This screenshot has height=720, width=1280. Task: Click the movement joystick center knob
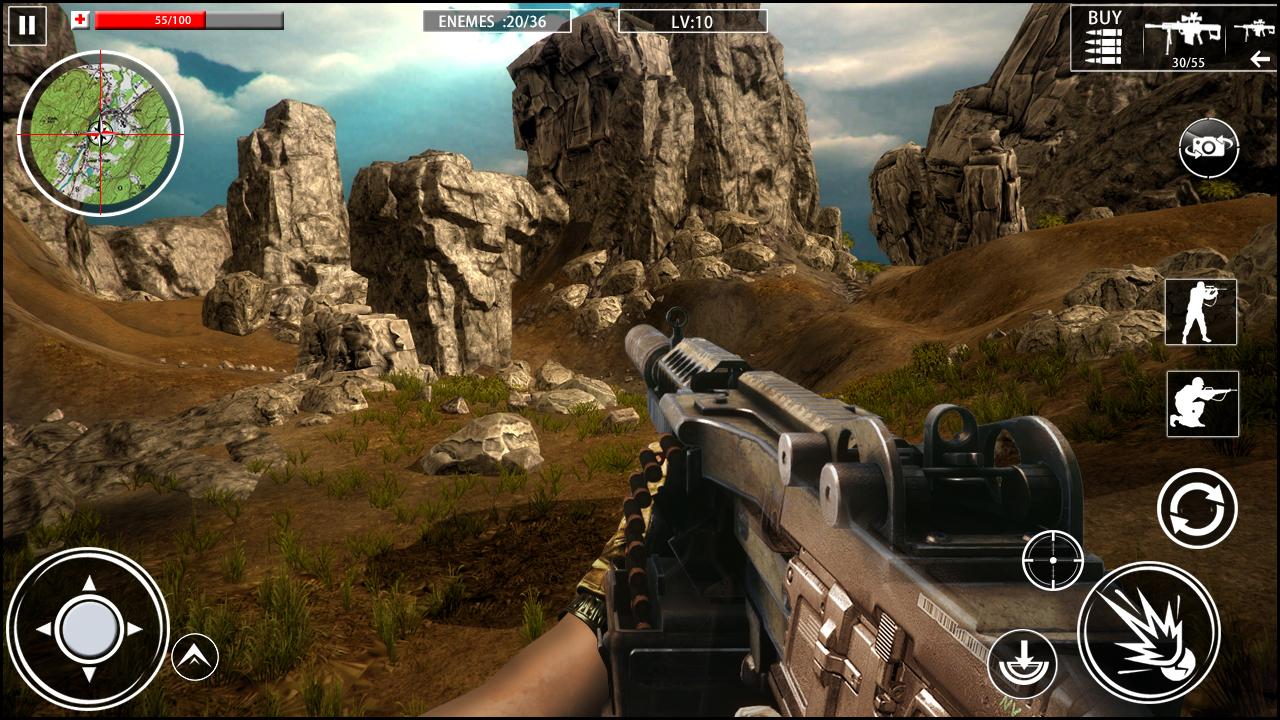click(89, 629)
